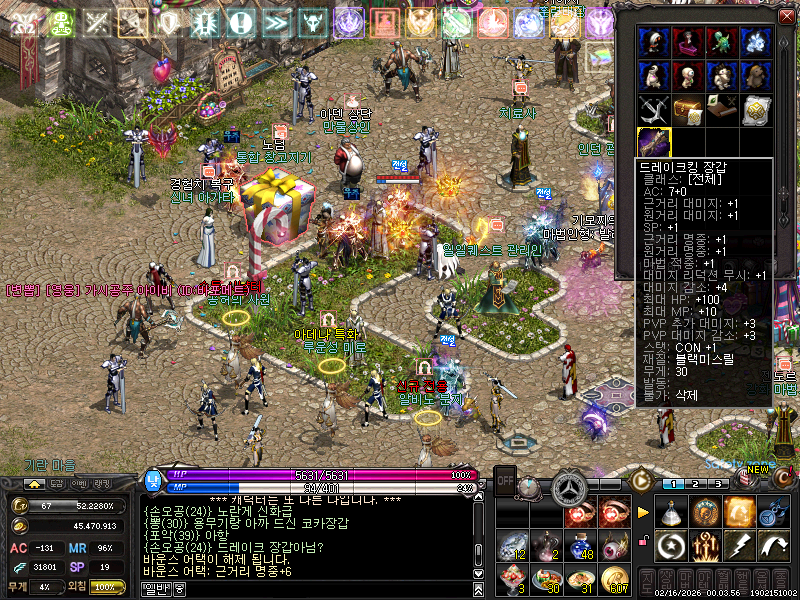
Task: Click the exclamation mark buff icon
Action: click(240, 22)
